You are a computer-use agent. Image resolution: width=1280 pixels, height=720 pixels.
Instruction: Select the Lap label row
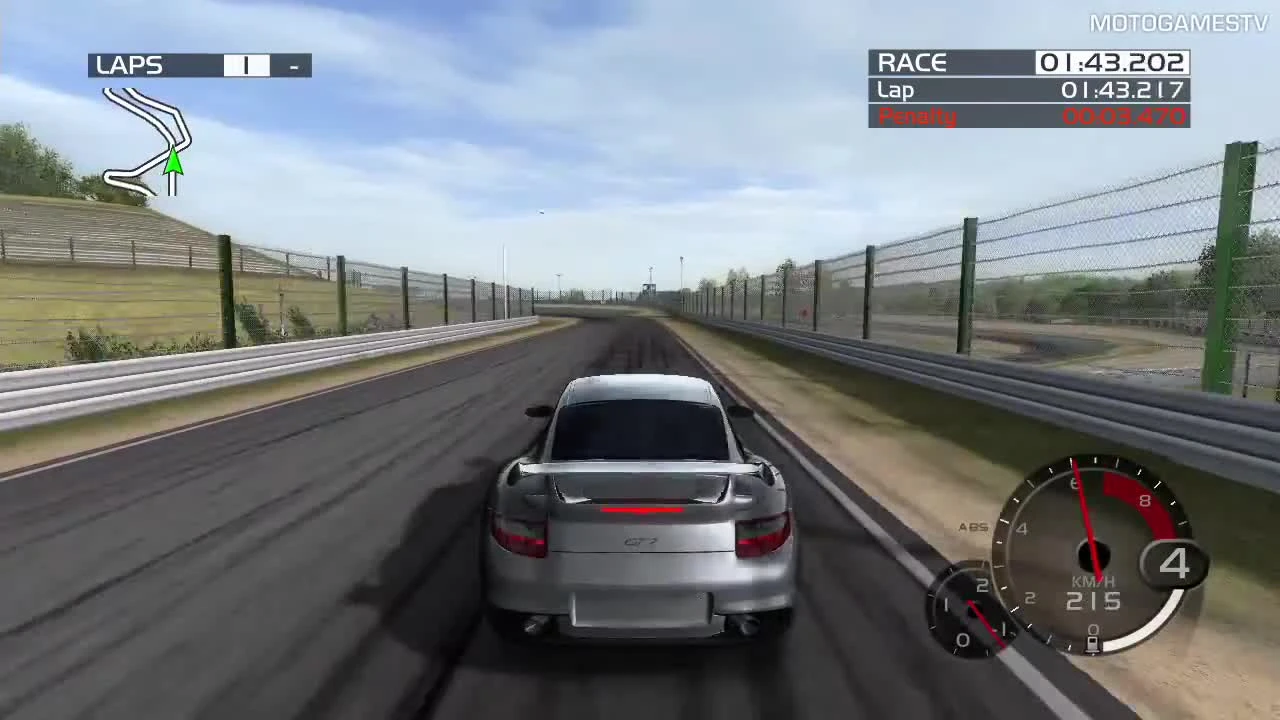pyautogui.click(x=895, y=90)
